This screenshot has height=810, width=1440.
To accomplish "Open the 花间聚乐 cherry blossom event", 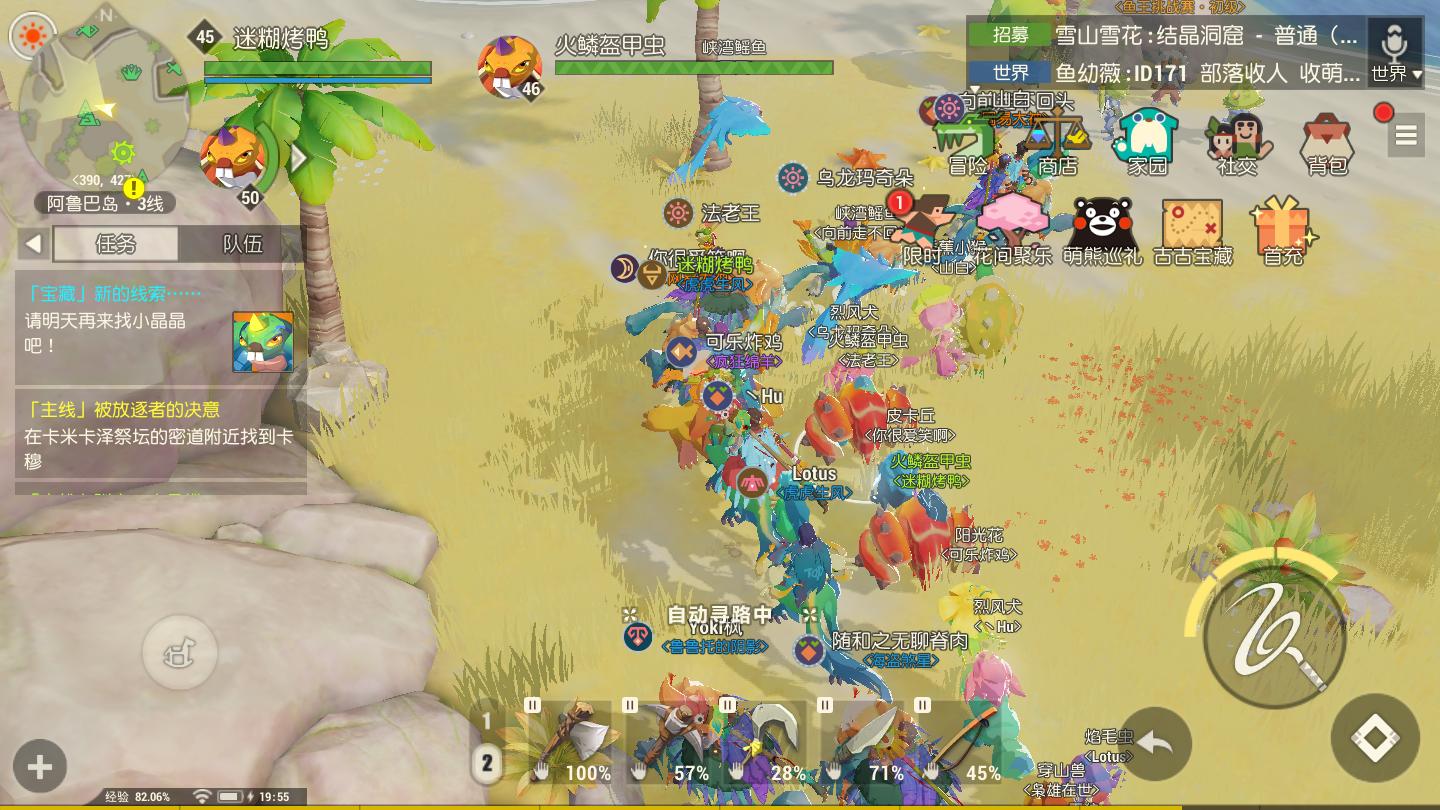I will [x=1012, y=233].
